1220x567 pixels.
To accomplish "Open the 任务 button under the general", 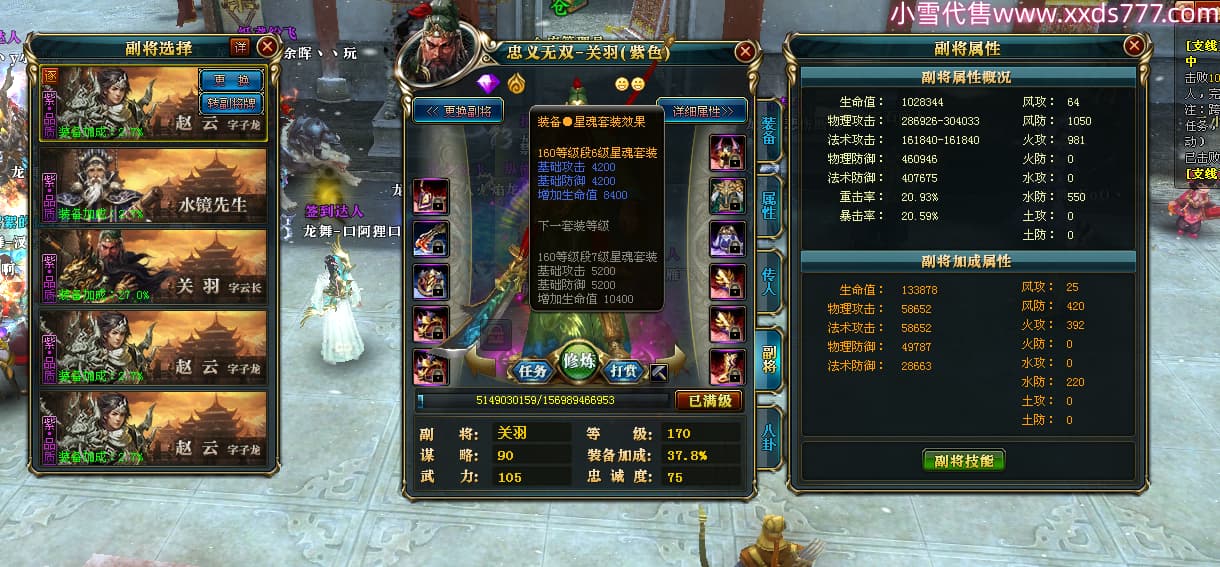I will click(532, 370).
